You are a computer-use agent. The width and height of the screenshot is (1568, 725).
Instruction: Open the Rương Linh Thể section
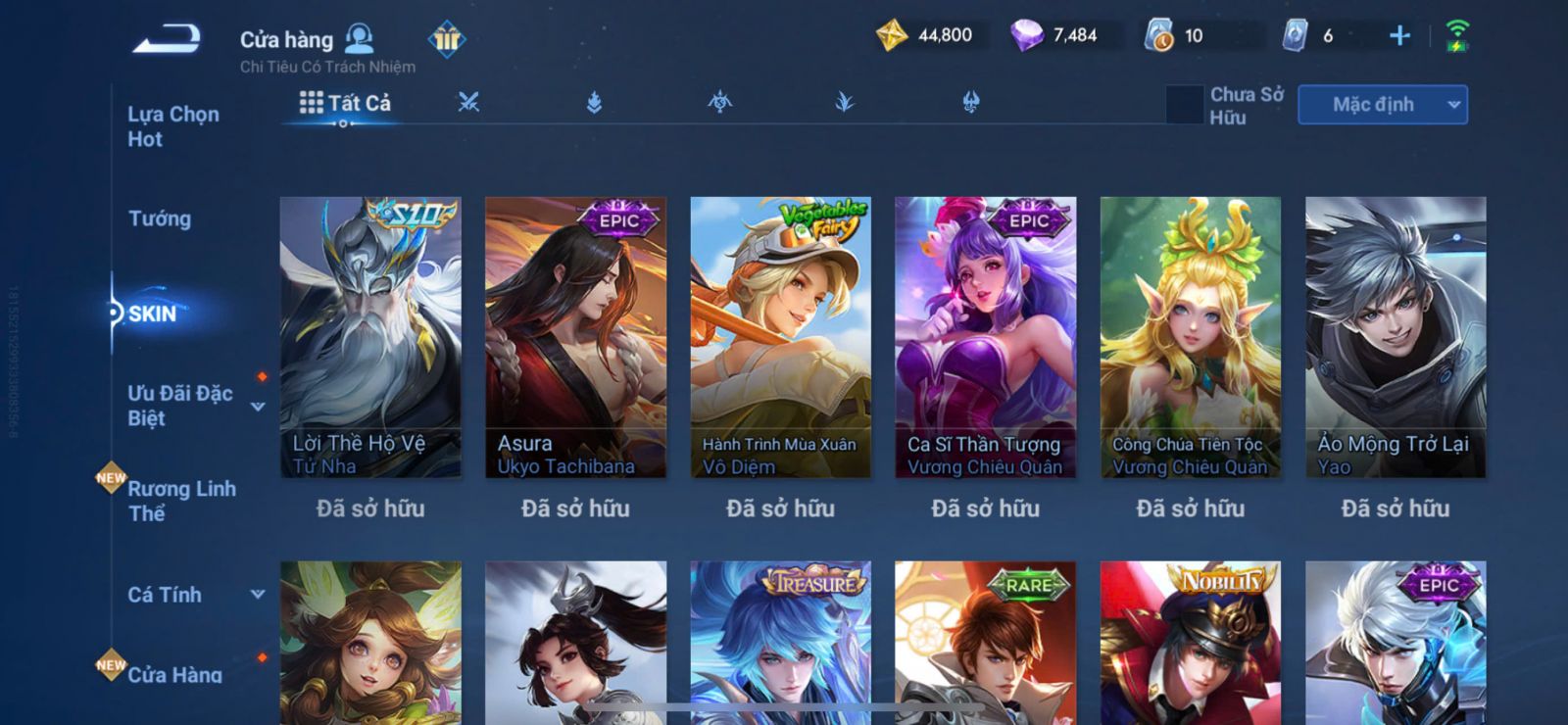click(x=181, y=501)
